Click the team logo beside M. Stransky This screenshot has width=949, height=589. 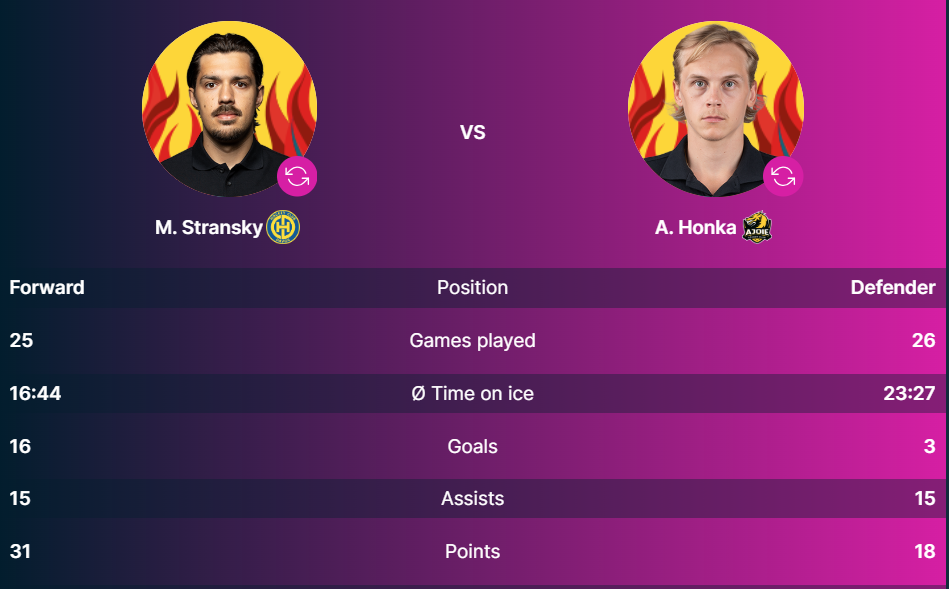284,228
